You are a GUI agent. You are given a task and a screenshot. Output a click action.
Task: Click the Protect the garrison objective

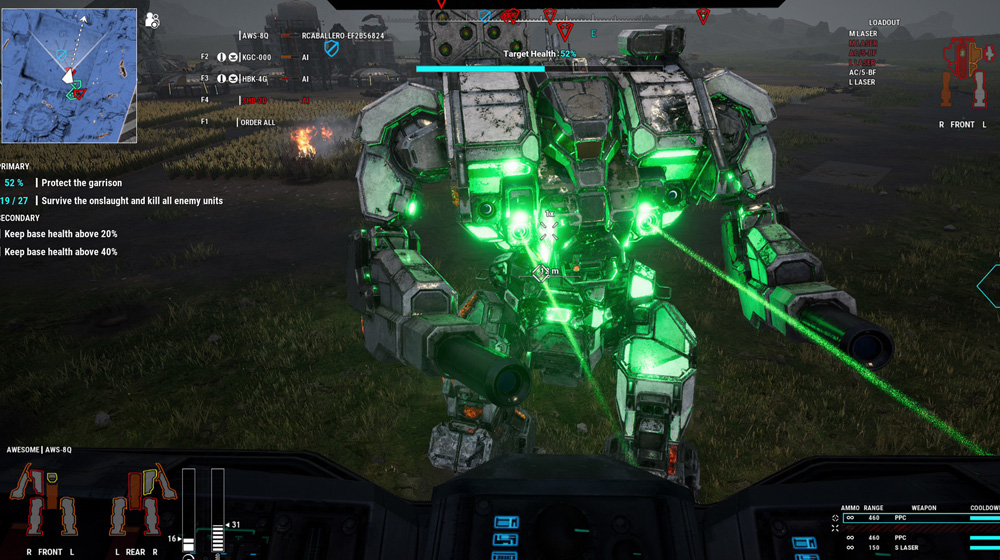pyautogui.click(x=81, y=183)
